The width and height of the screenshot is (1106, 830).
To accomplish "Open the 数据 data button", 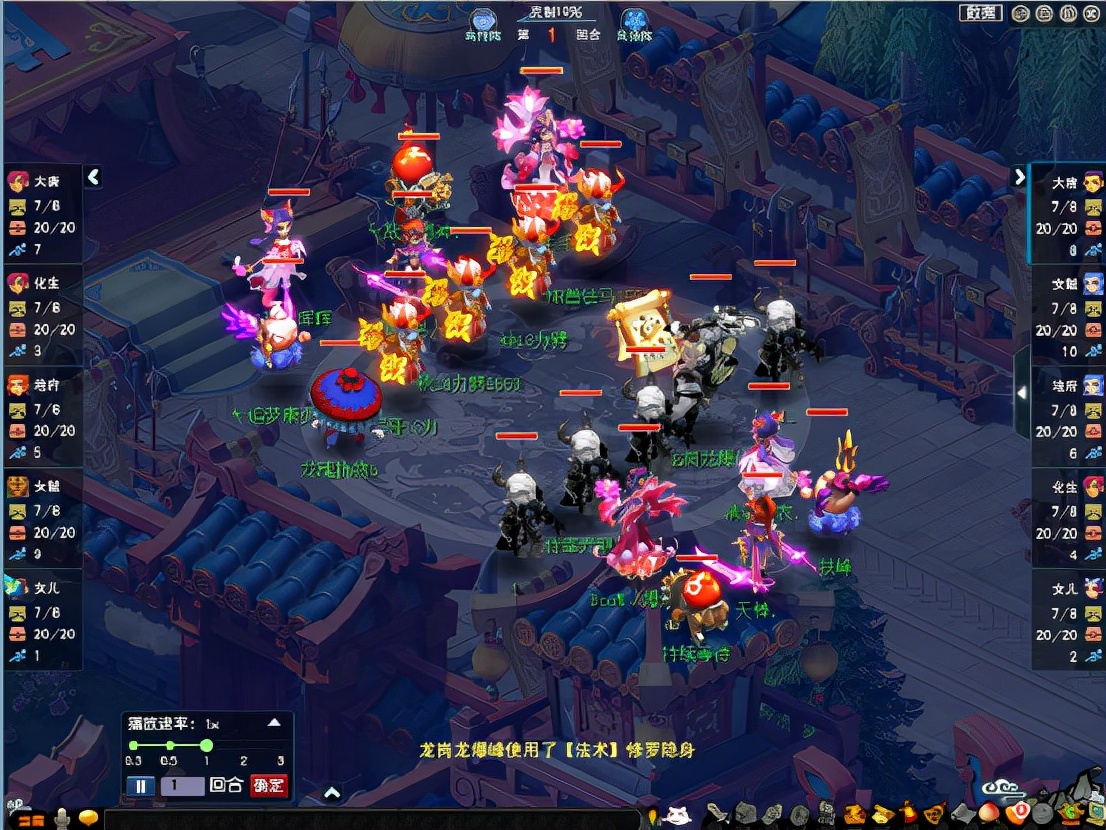I will click(980, 13).
